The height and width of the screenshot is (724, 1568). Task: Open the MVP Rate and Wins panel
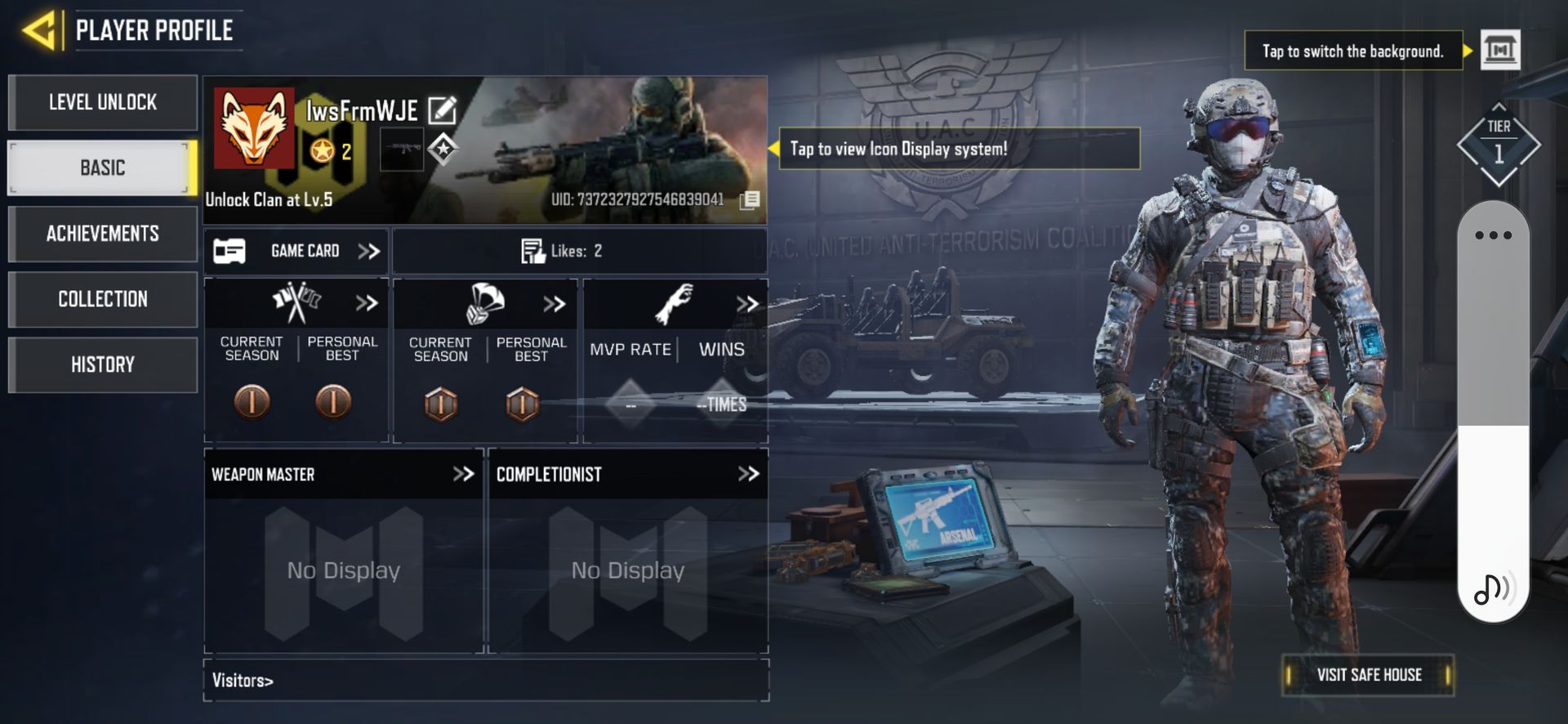675,304
